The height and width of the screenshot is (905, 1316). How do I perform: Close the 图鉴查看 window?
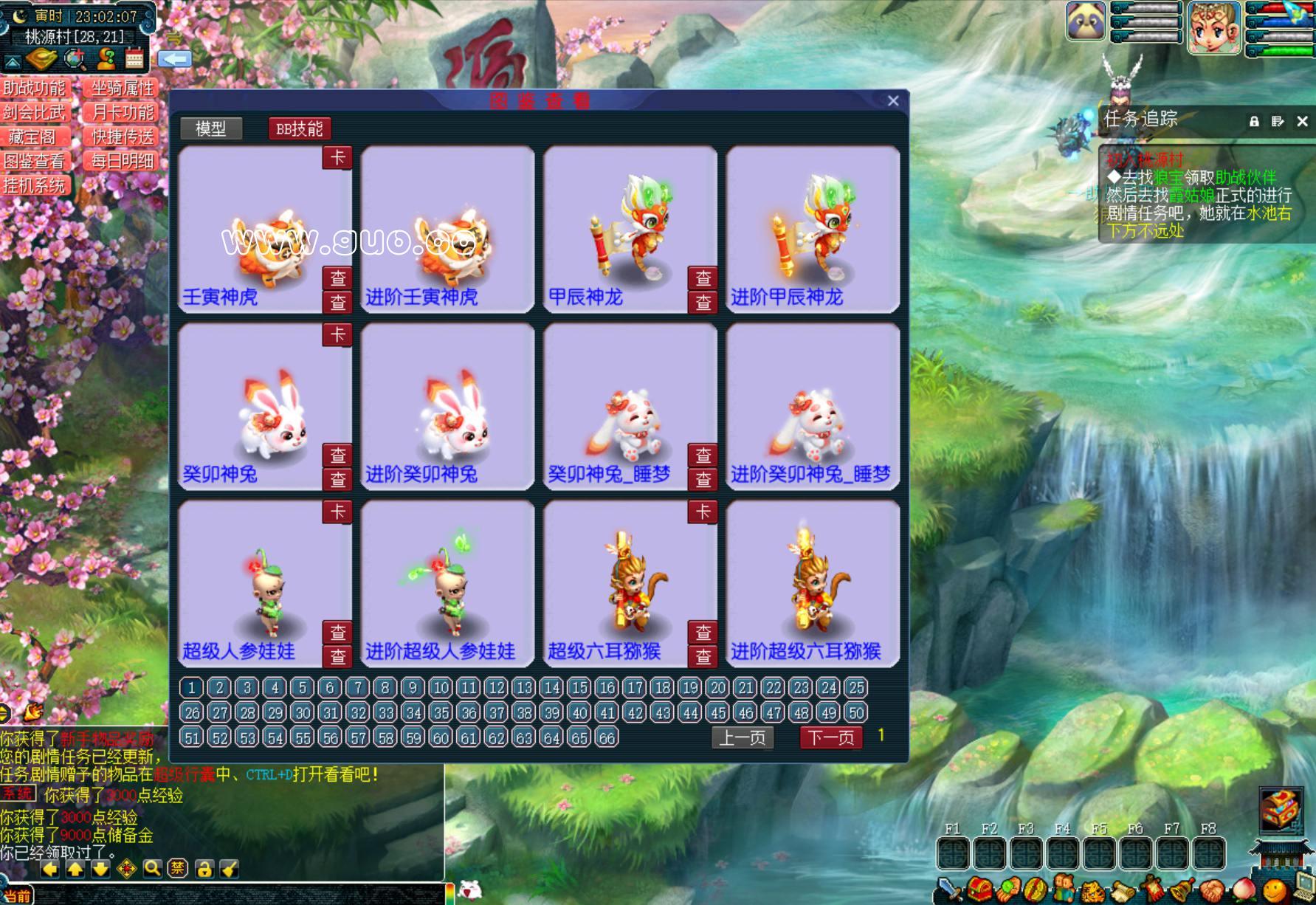coord(893,101)
